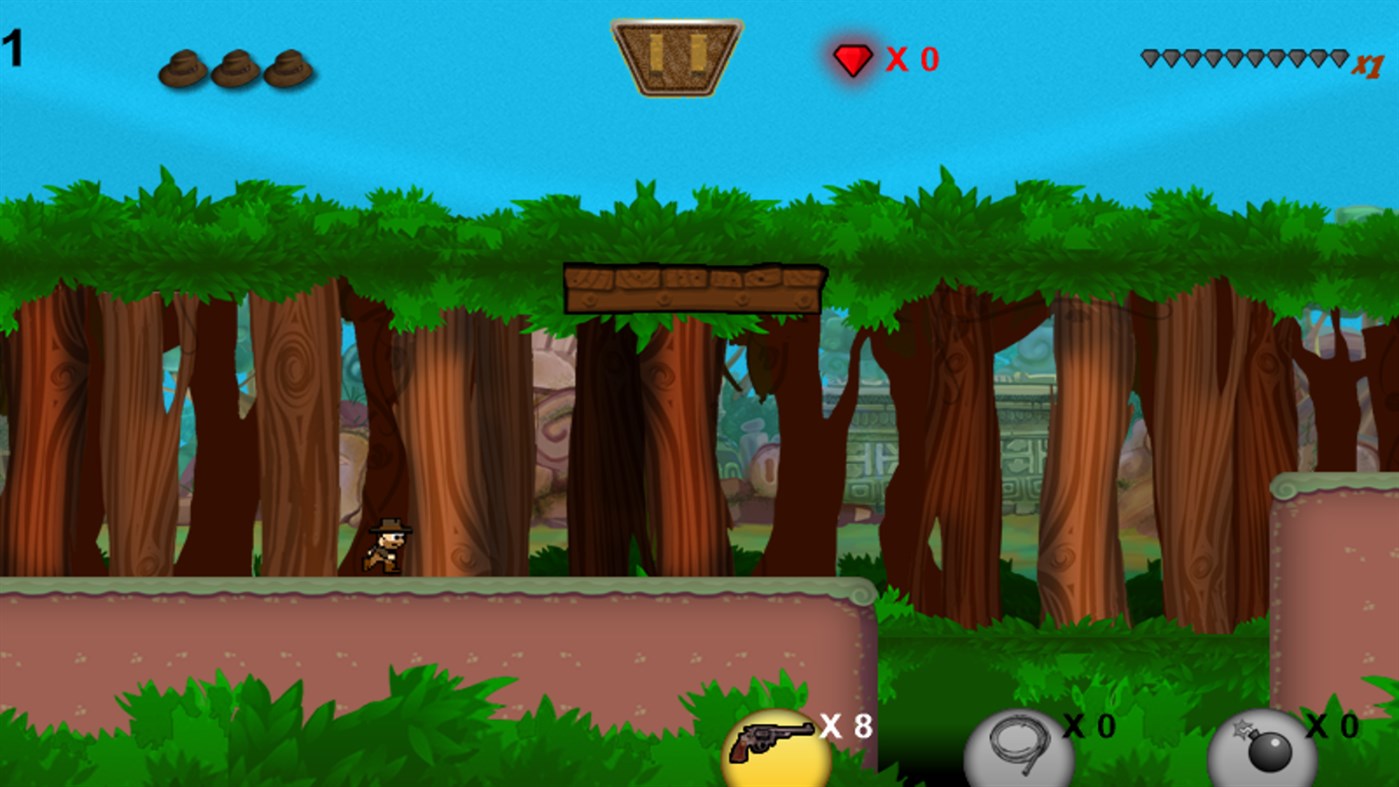1399x787 pixels.
Task: Click the red heart health icon
Action: click(x=851, y=60)
